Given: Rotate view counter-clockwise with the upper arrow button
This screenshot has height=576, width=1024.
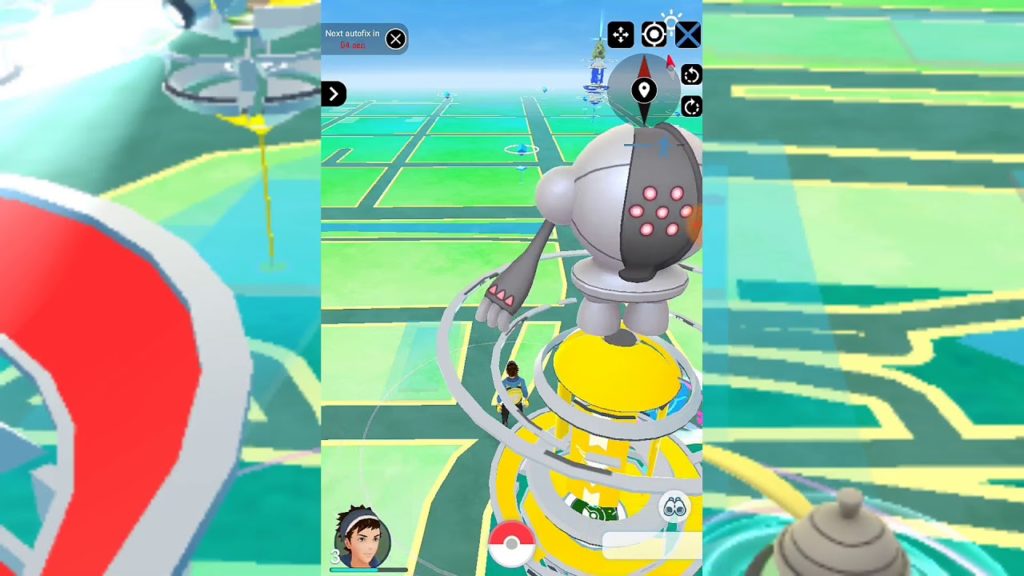Looking at the screenshot, I should point(691,75).
